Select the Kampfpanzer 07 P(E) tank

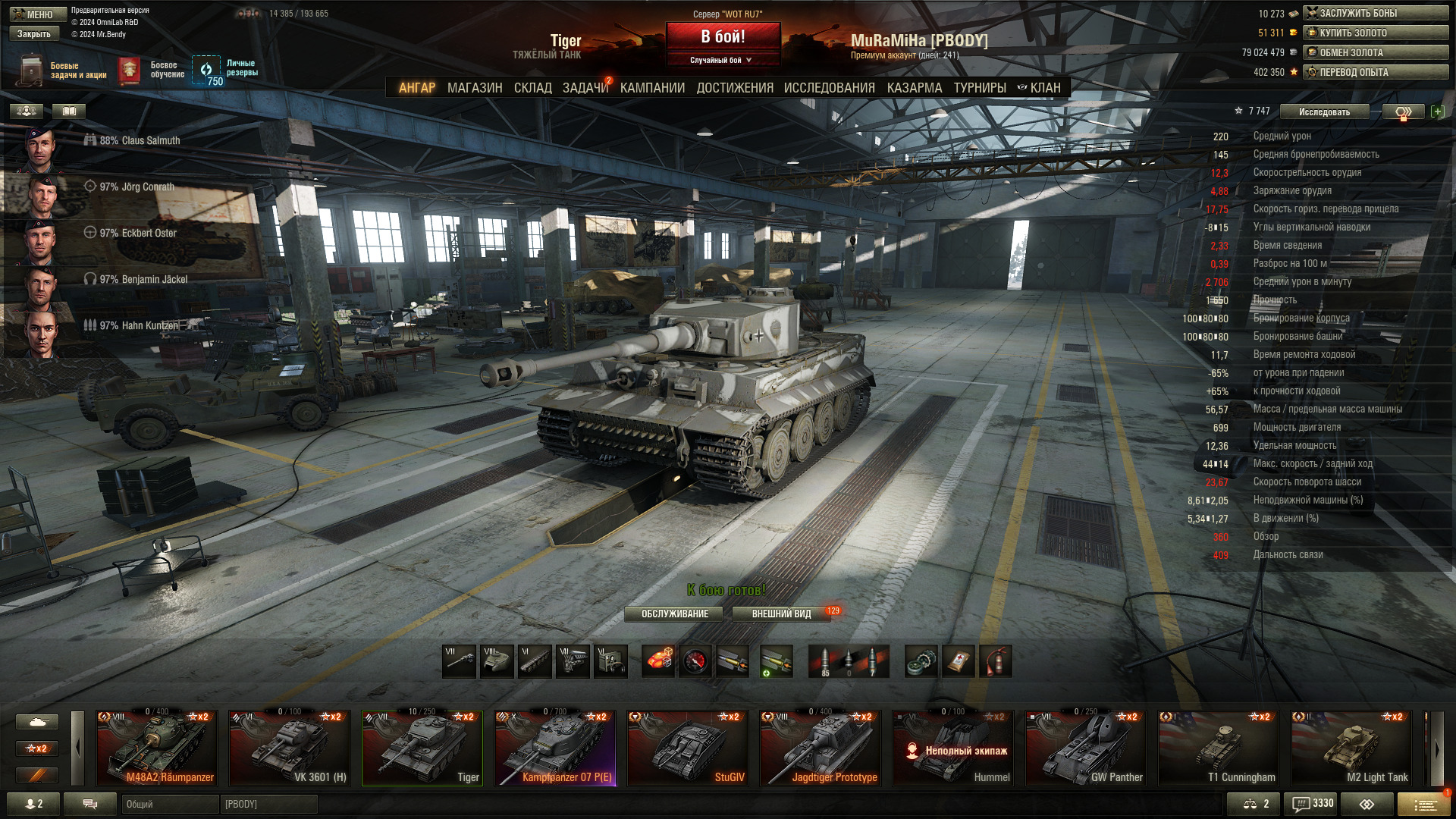[x=555, y=748]
